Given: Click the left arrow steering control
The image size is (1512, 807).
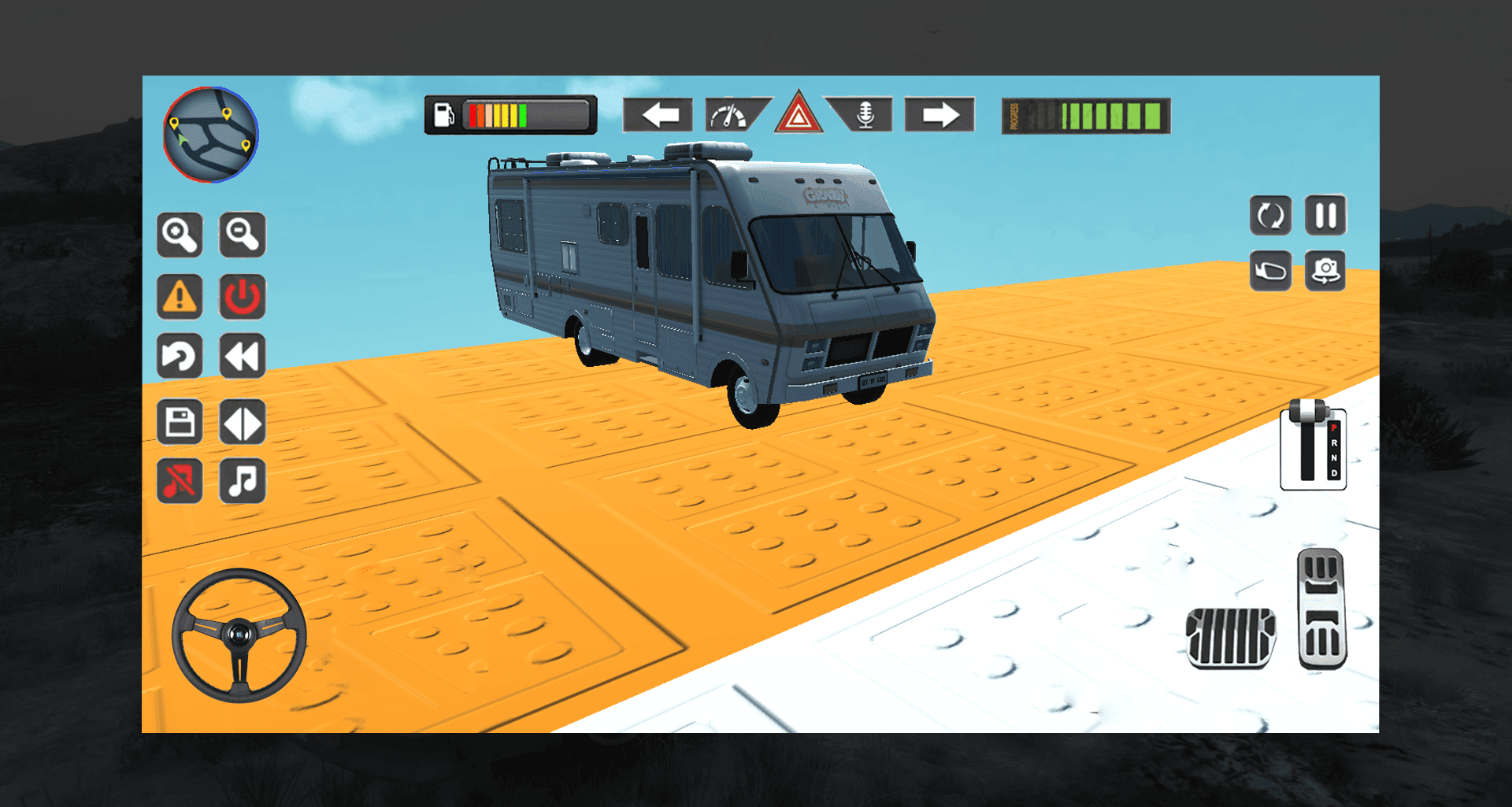Looking at the screenshot, I should pos(659,115).
